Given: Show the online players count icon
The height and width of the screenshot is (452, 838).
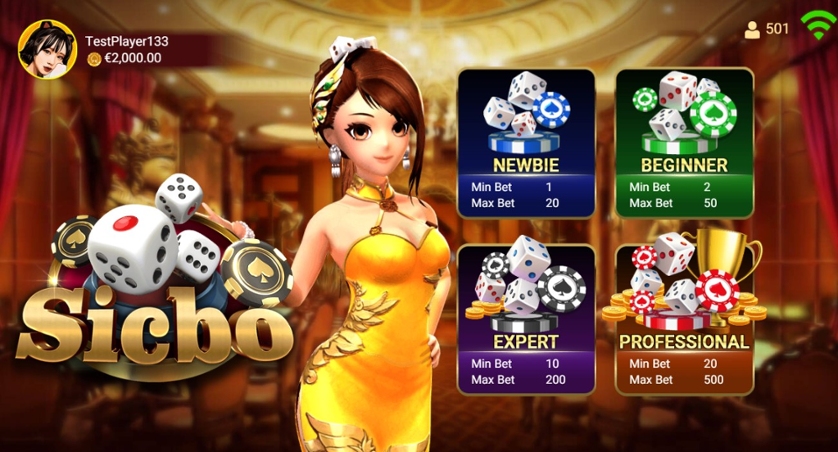Looking at the screenshot, I should tap(752, 29).
